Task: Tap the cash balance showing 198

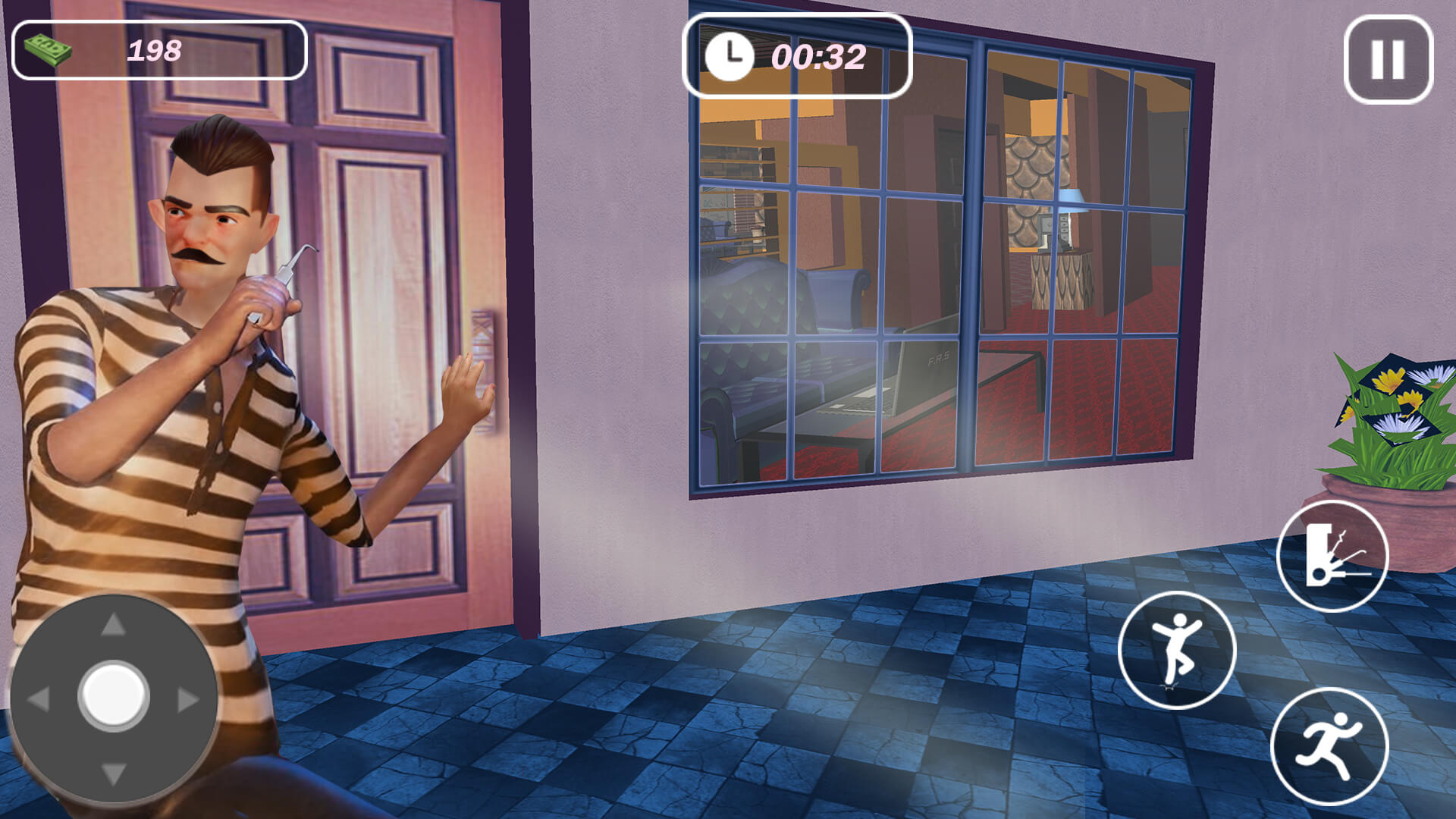Action: click(x=154, y=51)
